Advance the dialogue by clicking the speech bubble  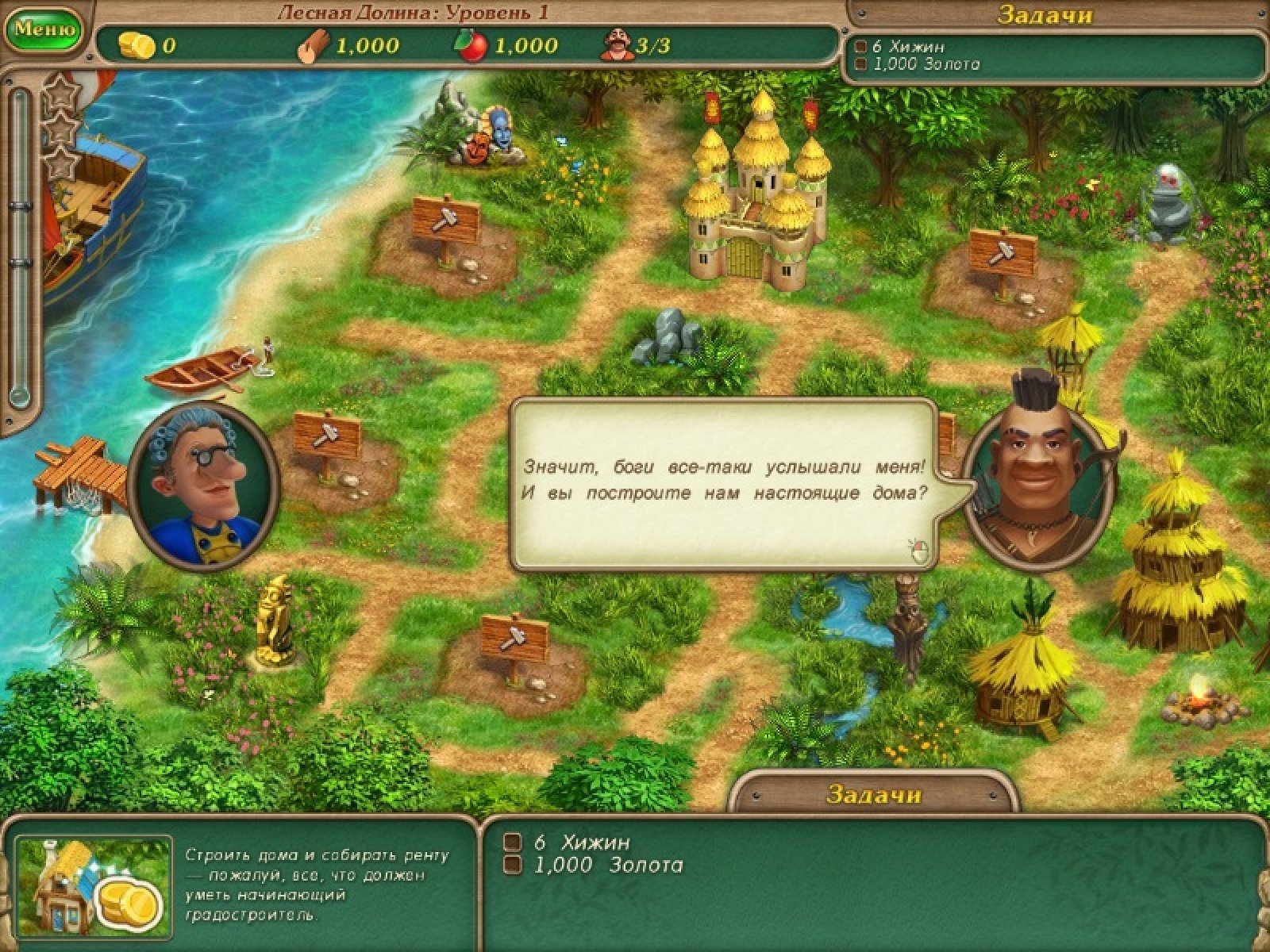(x=722, y=481)
